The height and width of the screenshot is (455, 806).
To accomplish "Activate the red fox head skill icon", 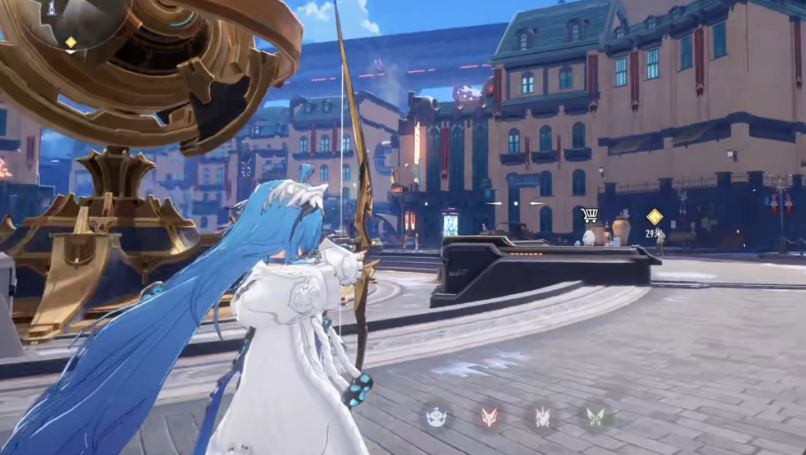I will click(489, 416).
